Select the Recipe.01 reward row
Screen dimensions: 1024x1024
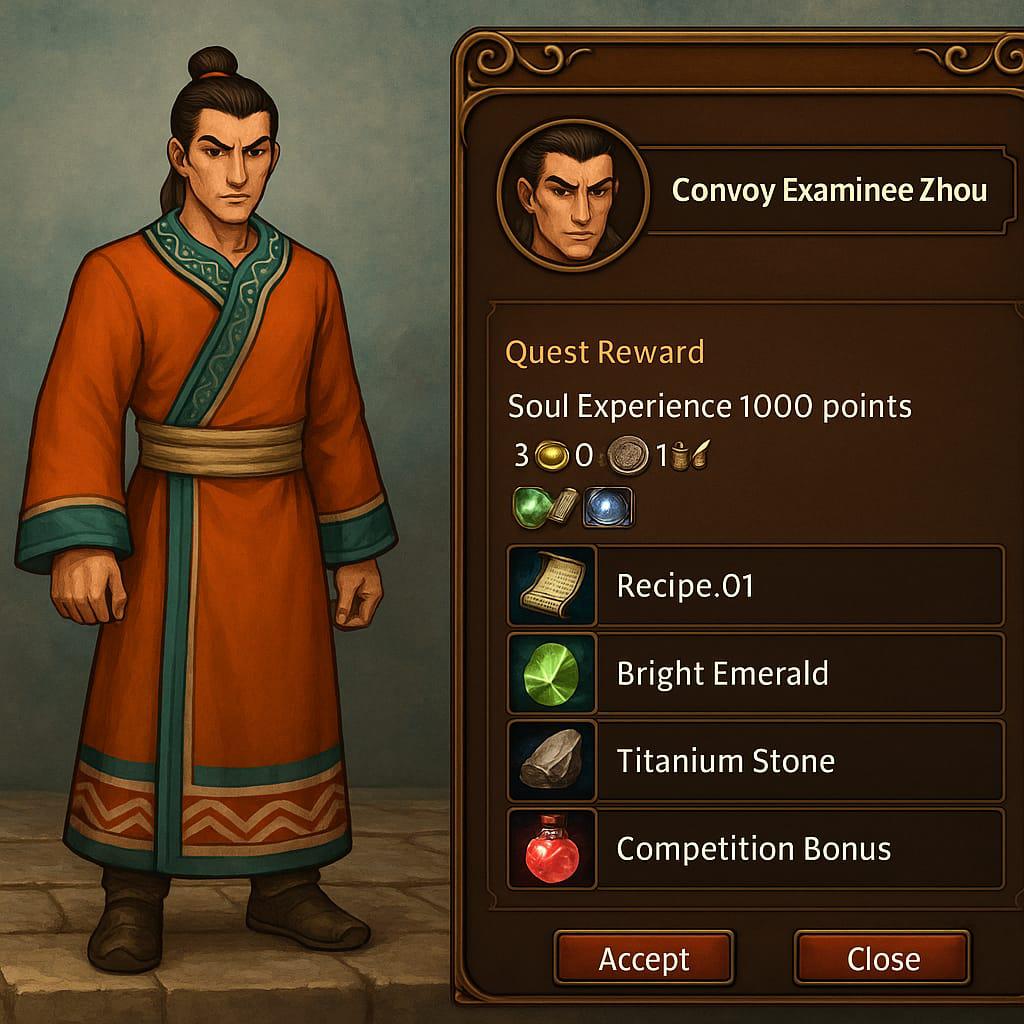(x=755, y=586)
